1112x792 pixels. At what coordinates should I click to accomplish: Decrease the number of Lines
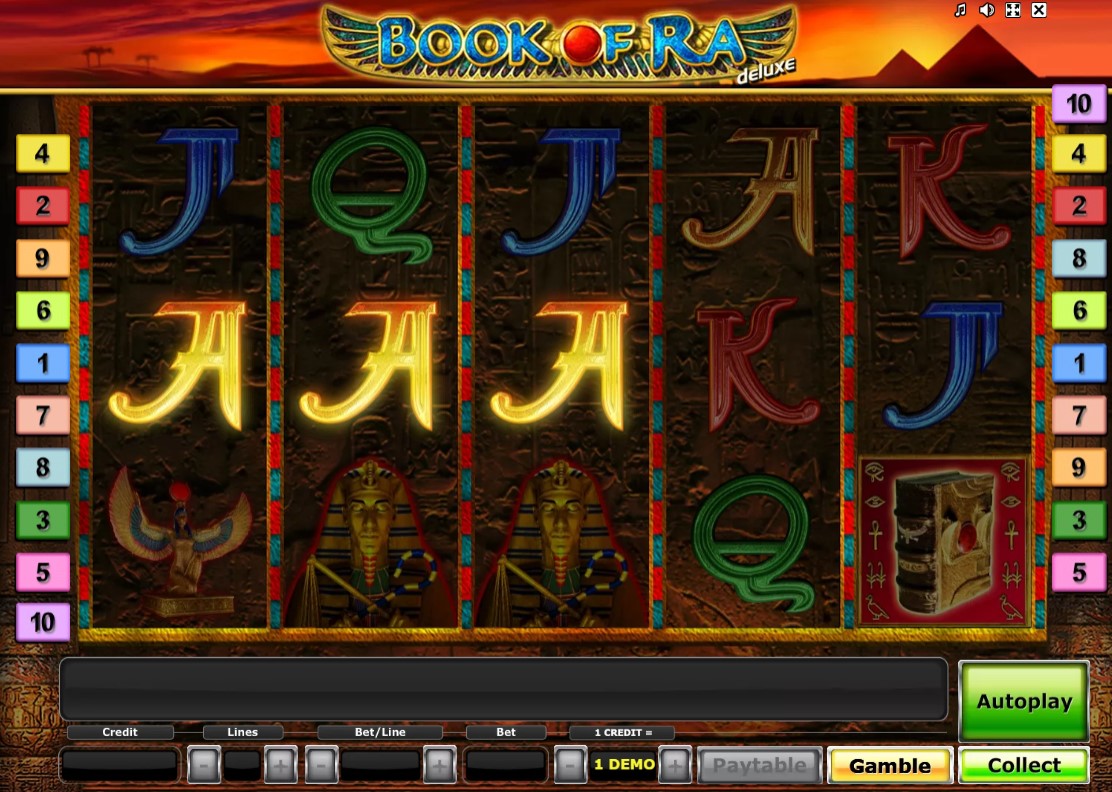pyautogui.click(x=204, y=766)
